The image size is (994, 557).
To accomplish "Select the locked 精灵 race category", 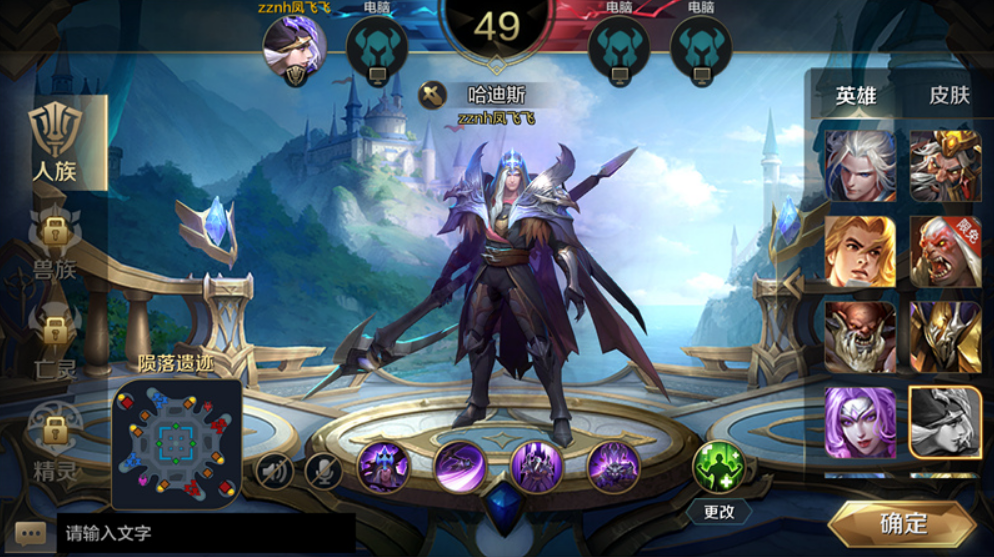I will tap(56, 442).
